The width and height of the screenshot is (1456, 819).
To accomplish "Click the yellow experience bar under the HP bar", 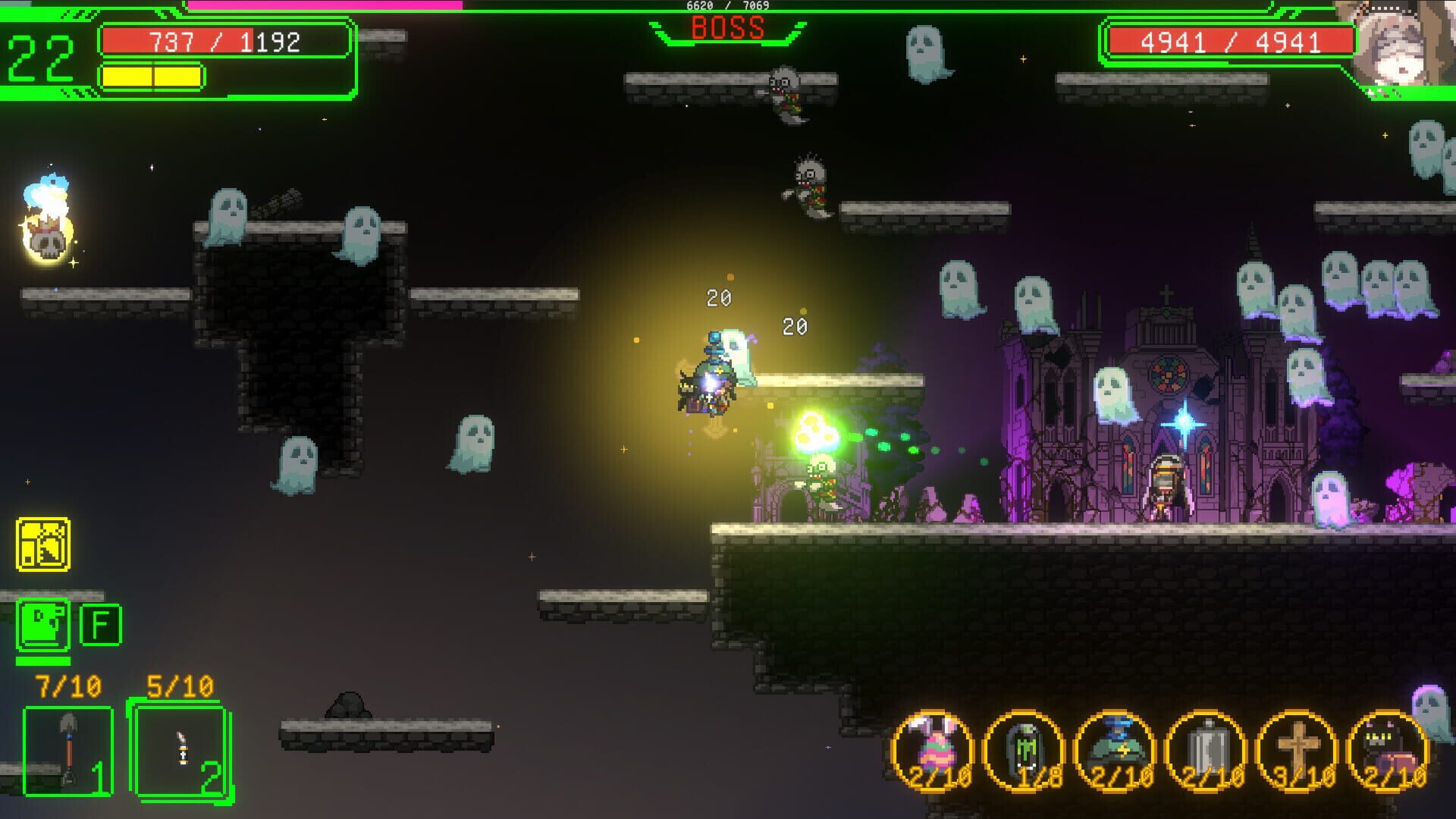I will coord(152,76).
